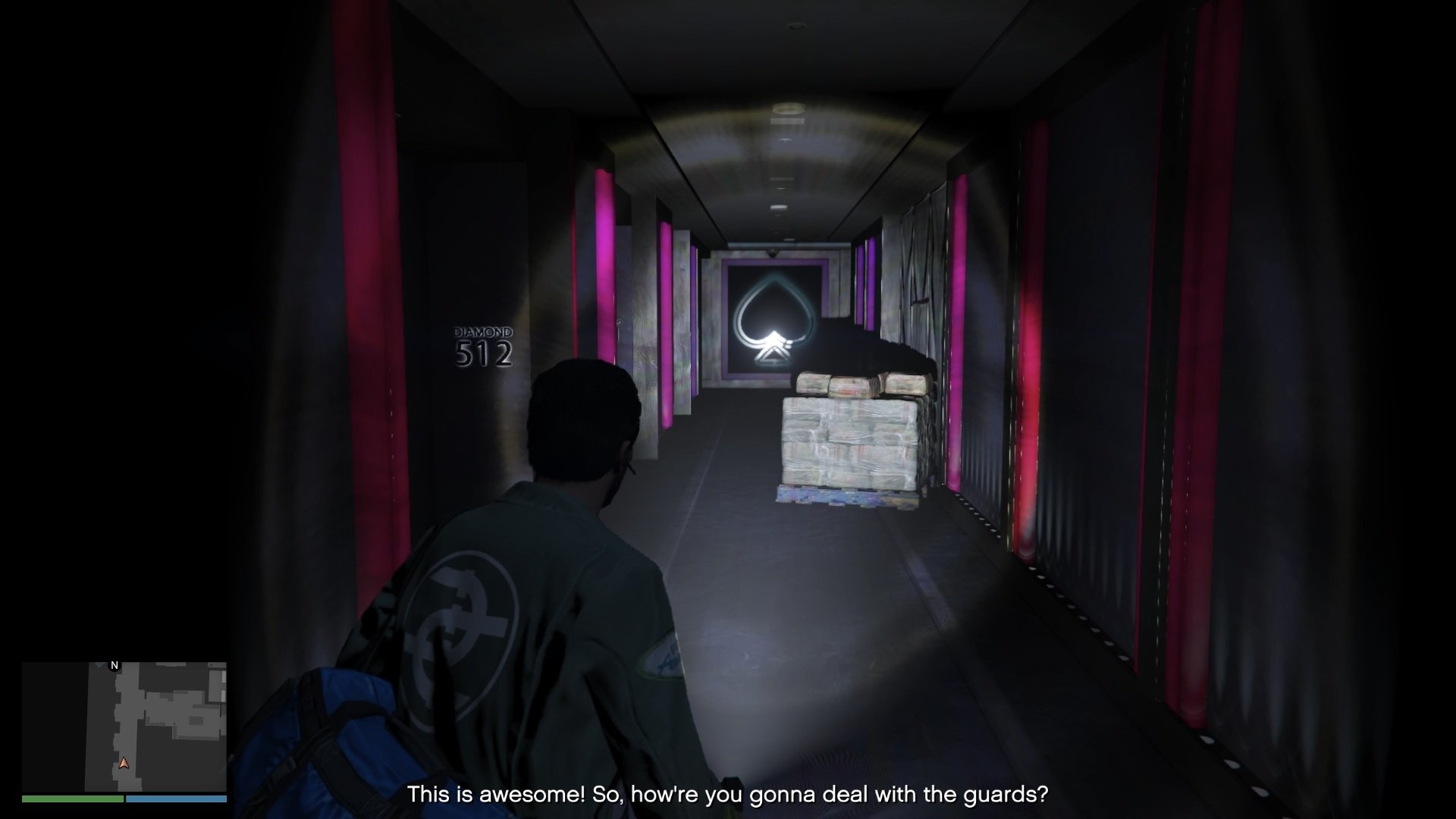
Task: Select the subtitle text about the guards
Action: [x=728, y=795]
